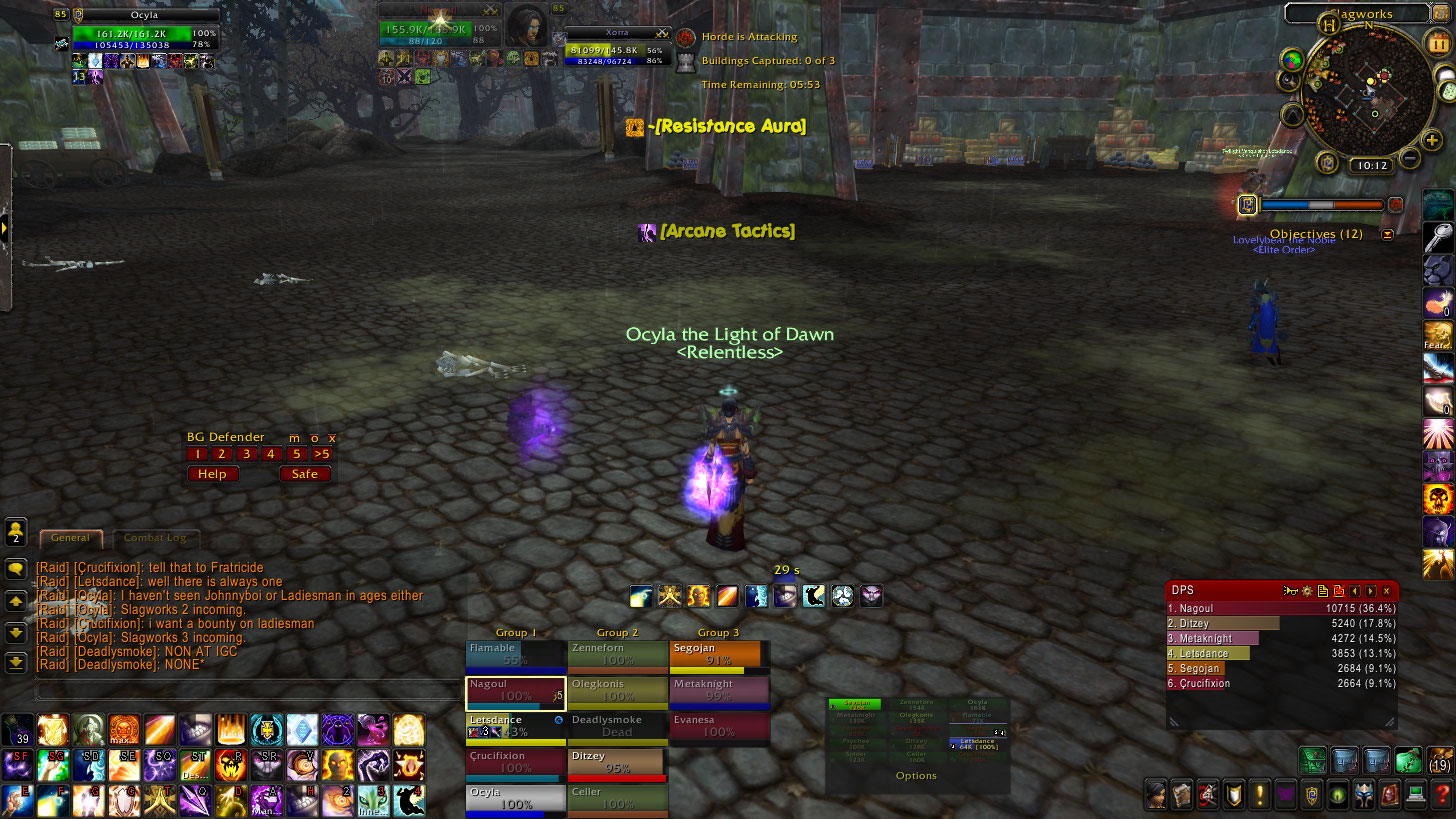Target Segojan's raid frame
The height and width of the screenshot is (819, 1456).
(x=719, y=655)
